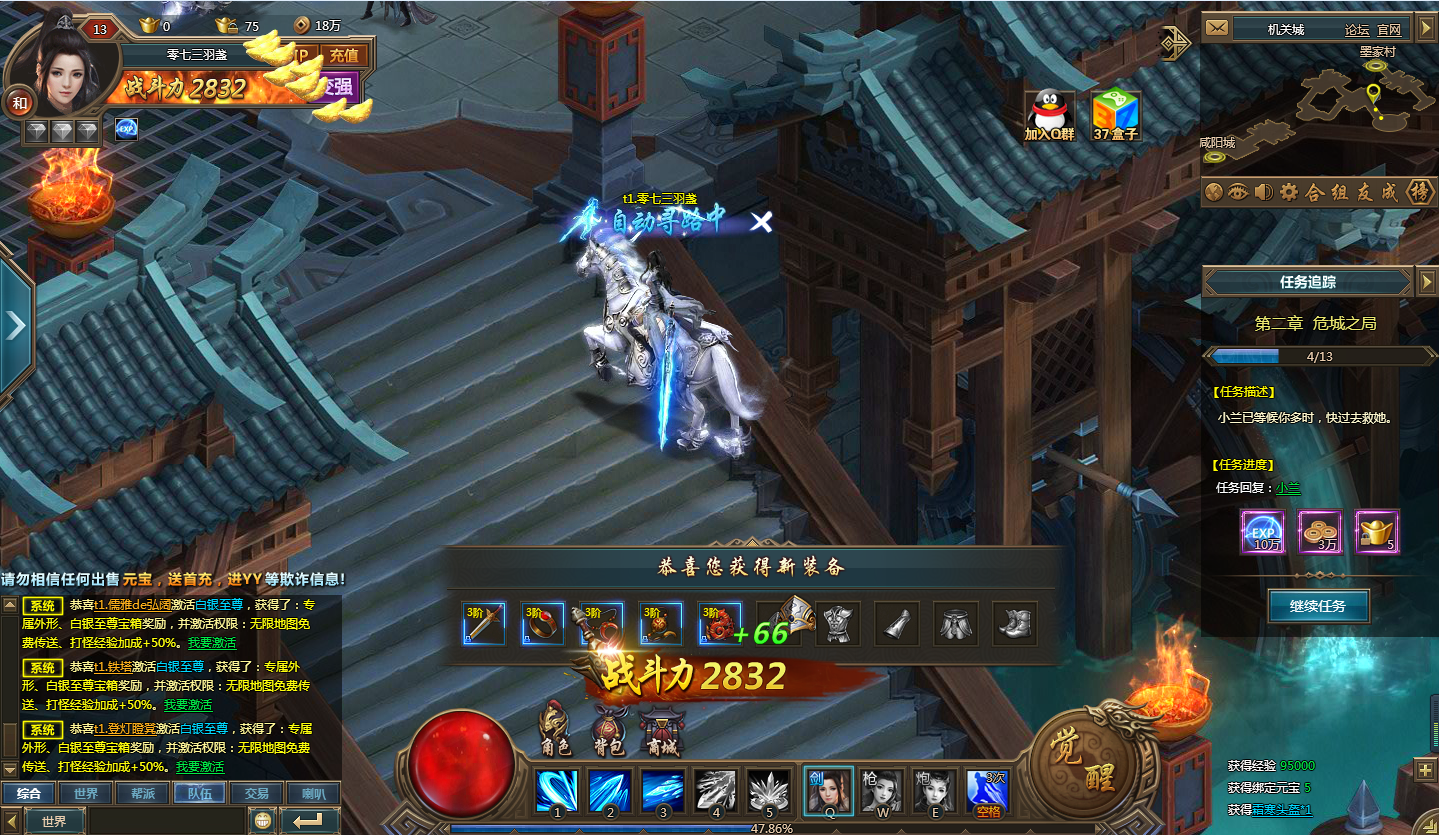Activate the 觉醒 awakening button
1439x835 pixels.
(x=1084, y=759)
